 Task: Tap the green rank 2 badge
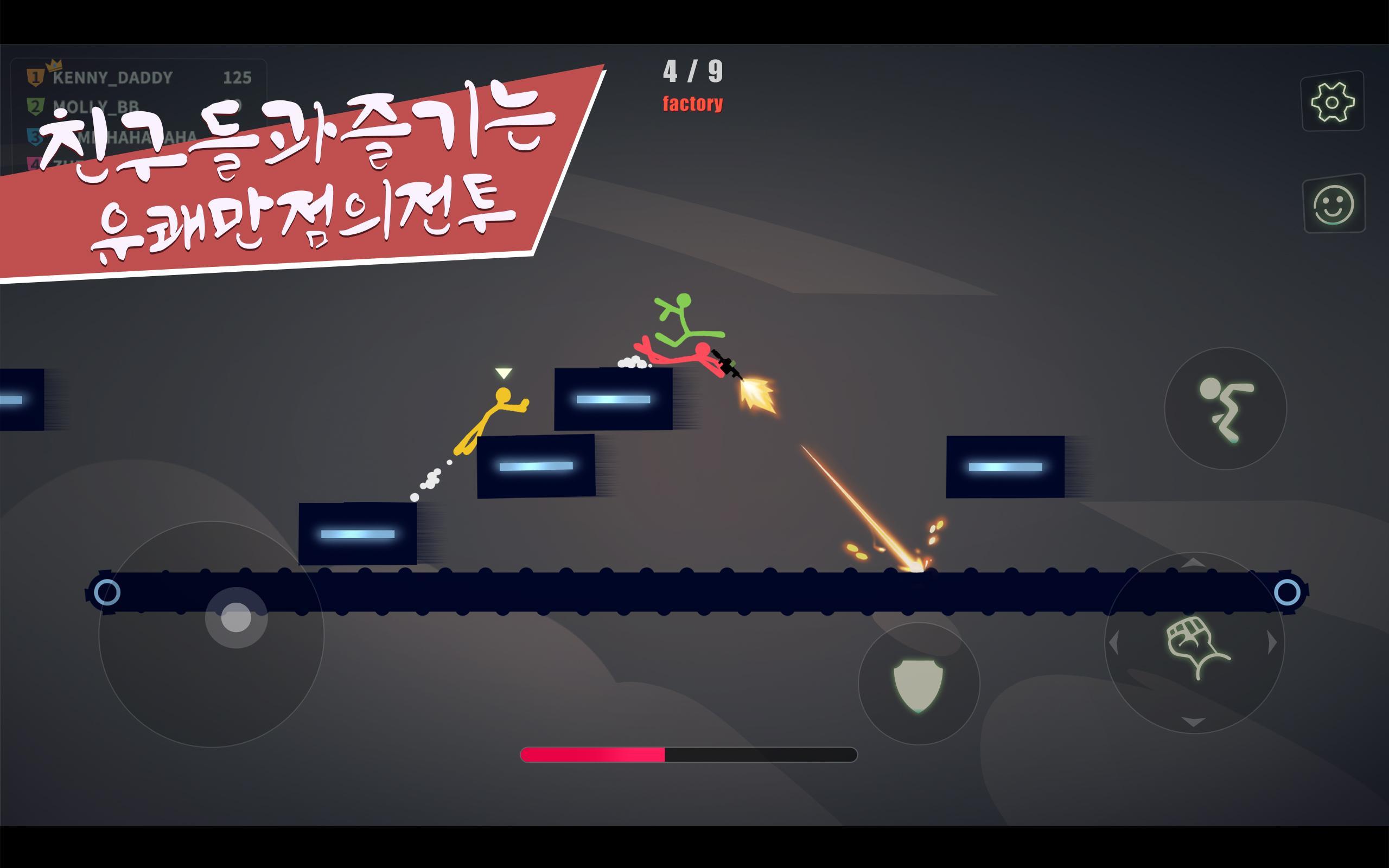click(x=36, y=107)
